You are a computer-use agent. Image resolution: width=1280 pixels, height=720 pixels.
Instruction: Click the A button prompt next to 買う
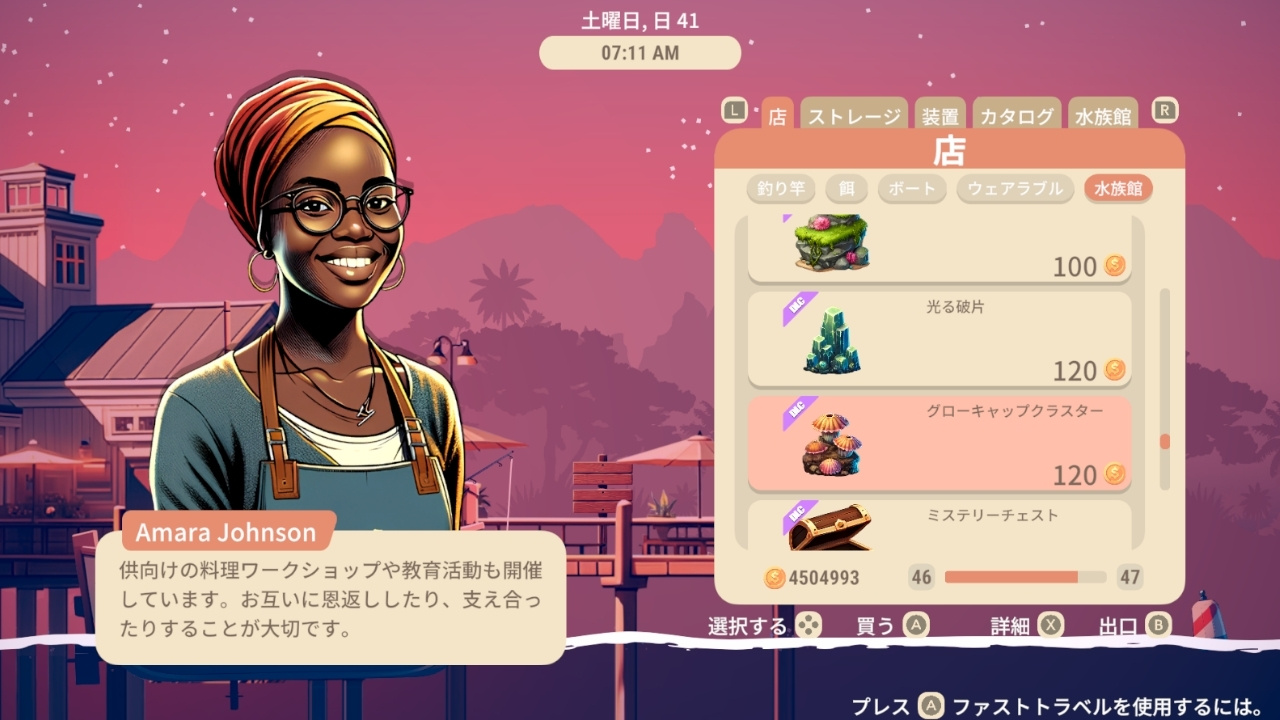[914, 624]
